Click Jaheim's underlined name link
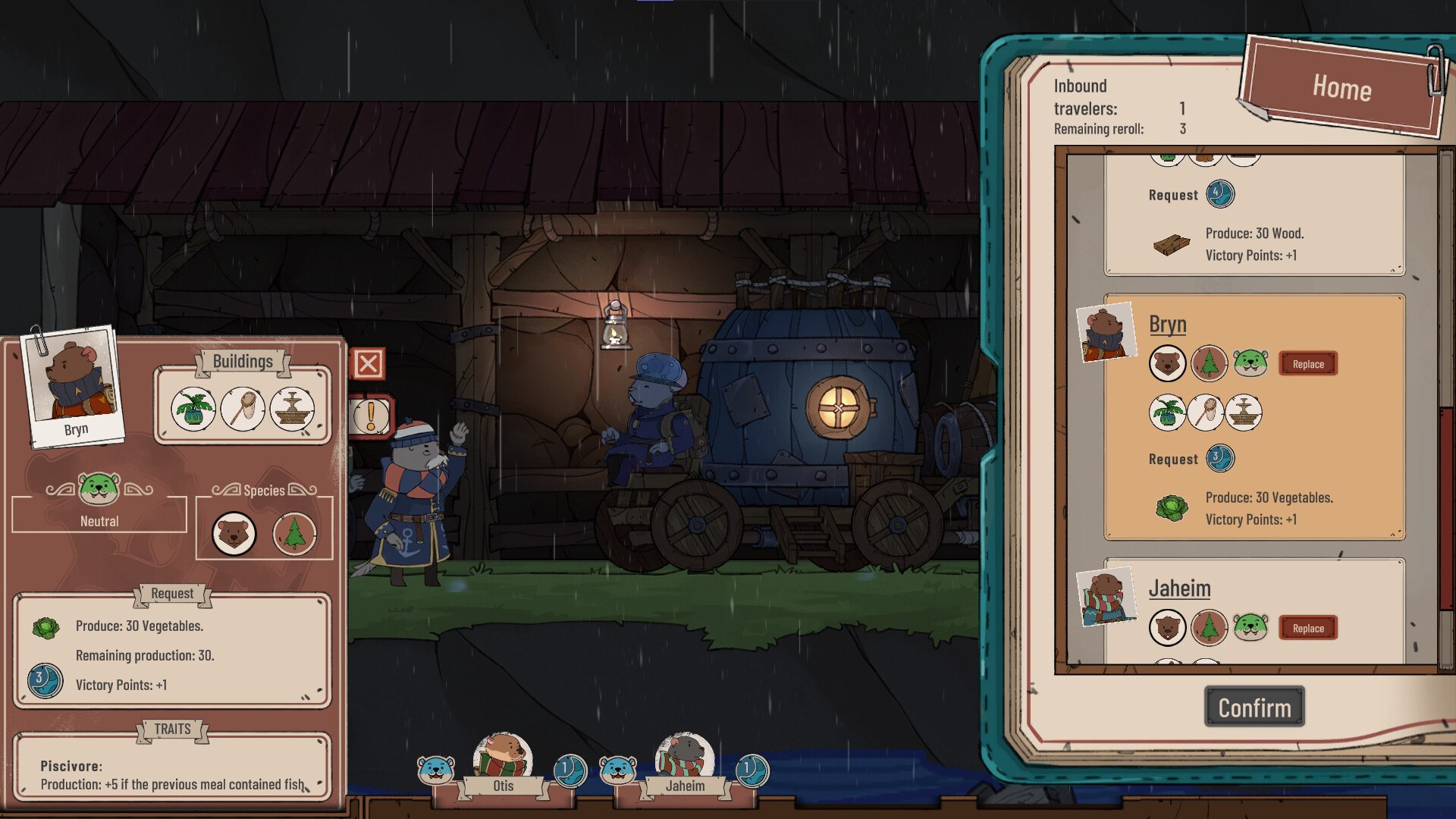Screen dimensions: 1456x819 pos(1180,588)
